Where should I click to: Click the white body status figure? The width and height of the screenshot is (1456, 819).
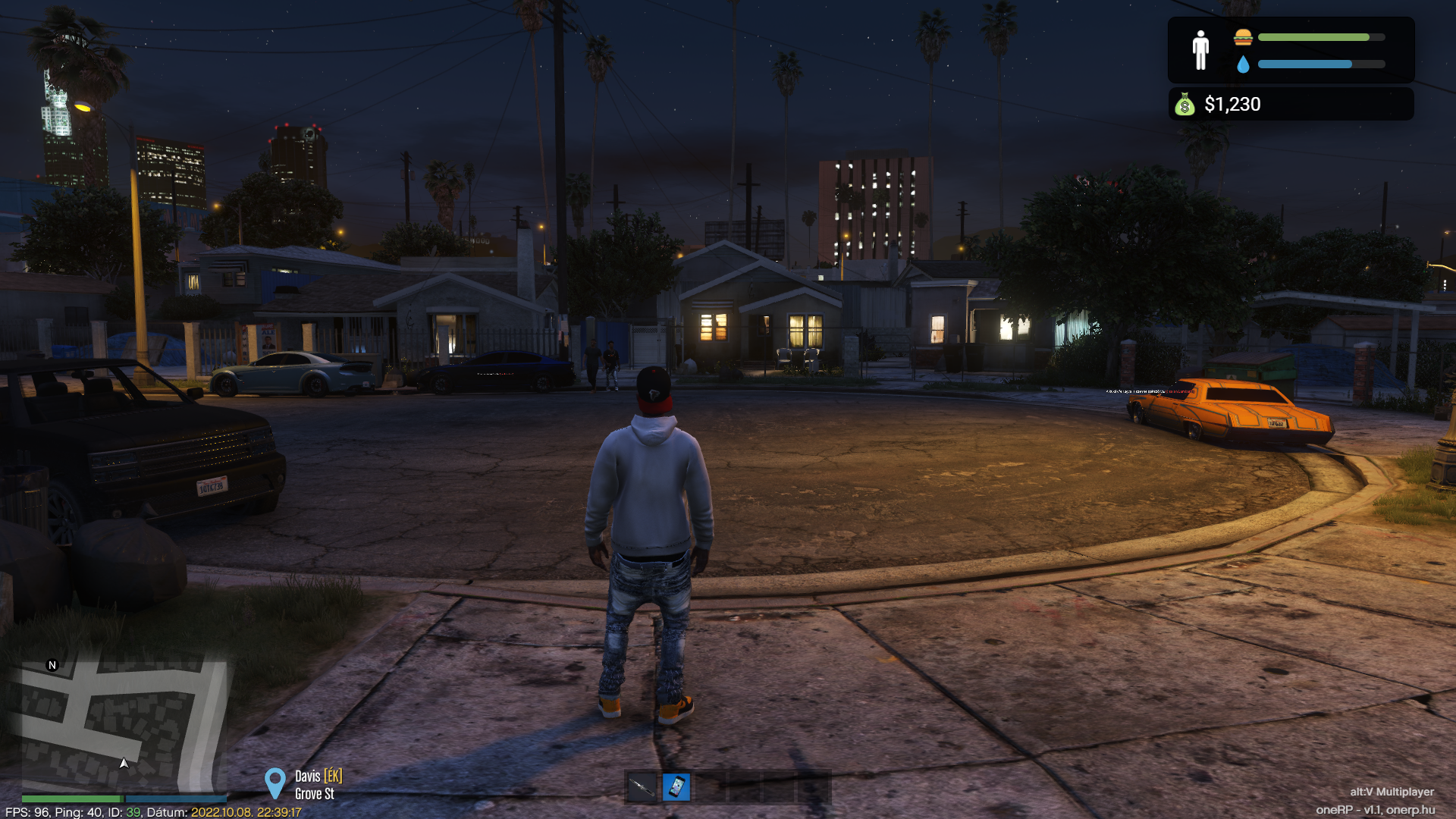pyautogui.click(x=1200, y=50)
